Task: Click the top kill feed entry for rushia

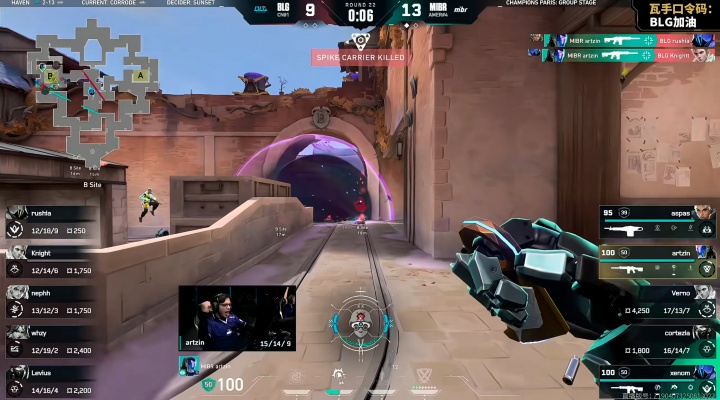Action: (x=611, y=40)
